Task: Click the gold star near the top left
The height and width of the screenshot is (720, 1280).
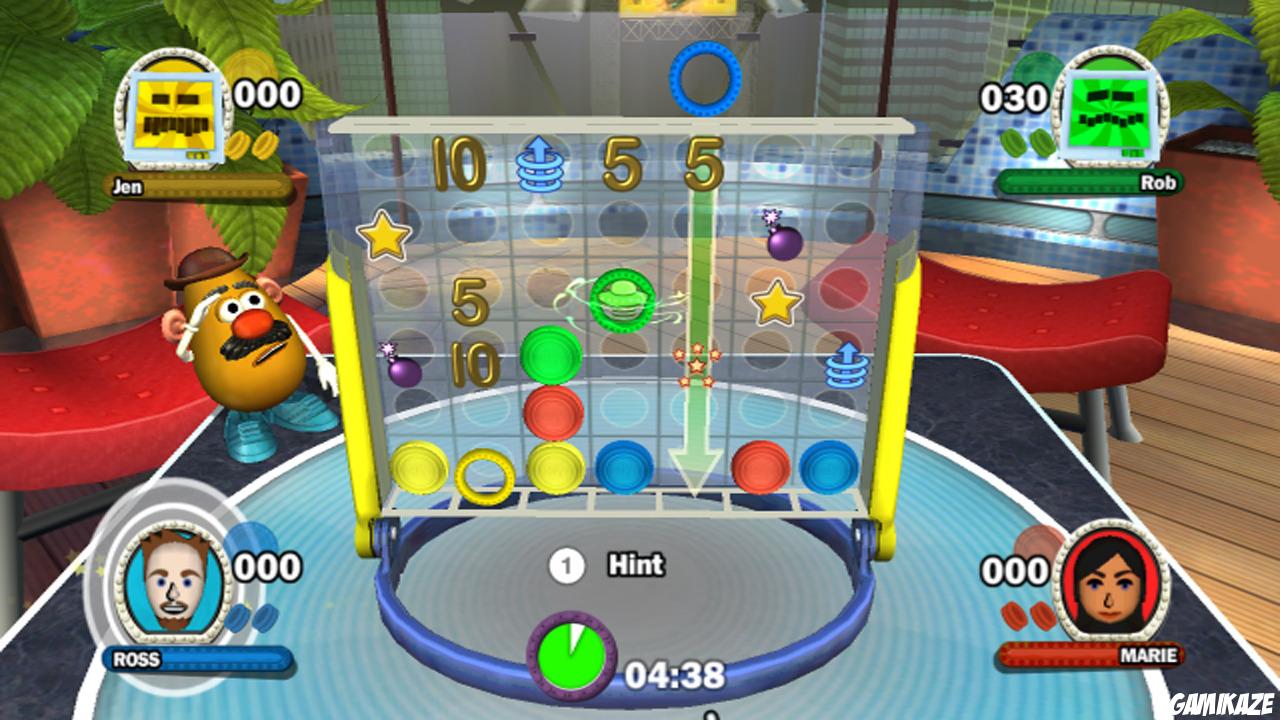Action: click(387, 234)
